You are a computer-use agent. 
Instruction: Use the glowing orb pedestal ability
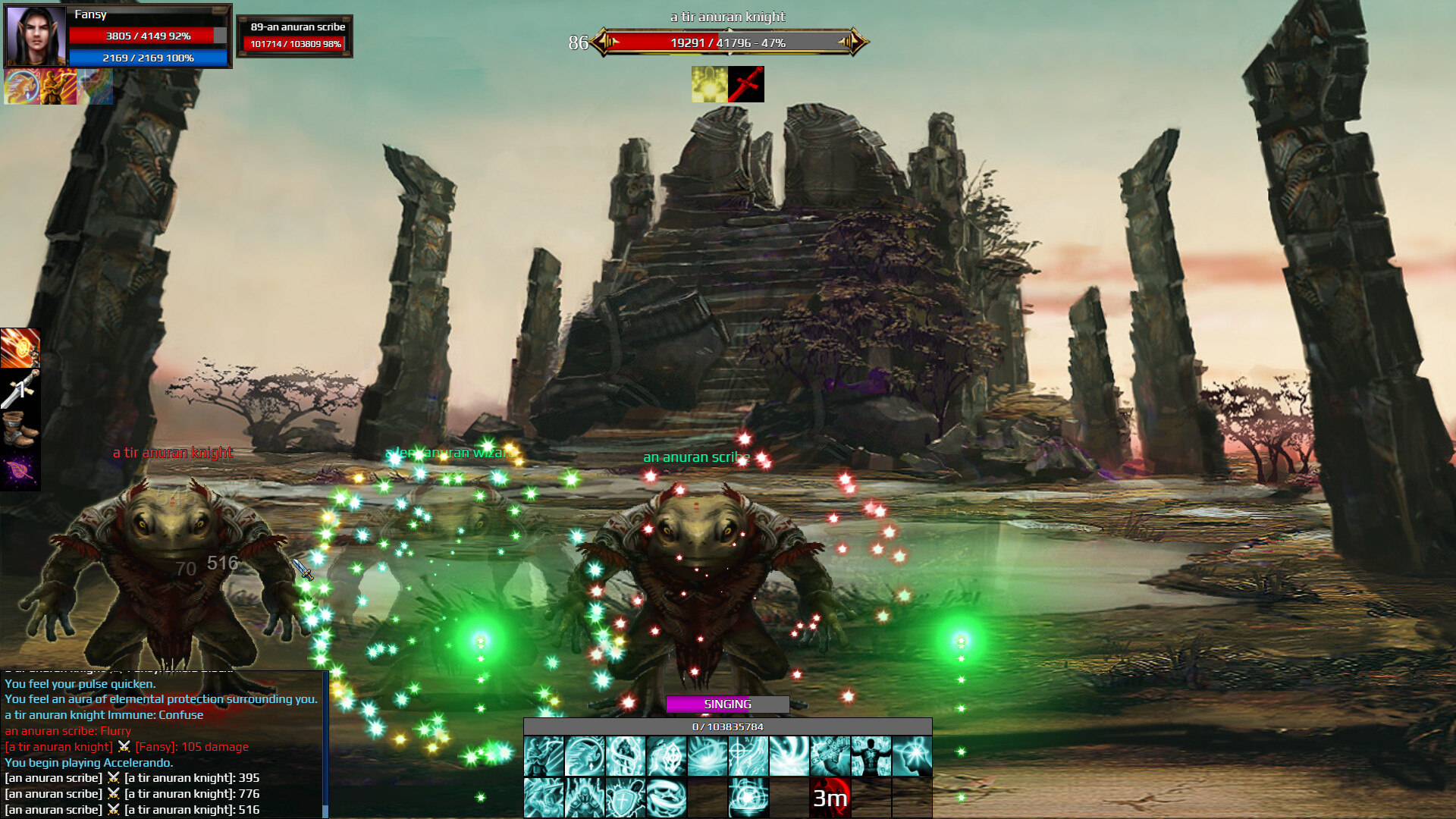click(x=748, y=798)
